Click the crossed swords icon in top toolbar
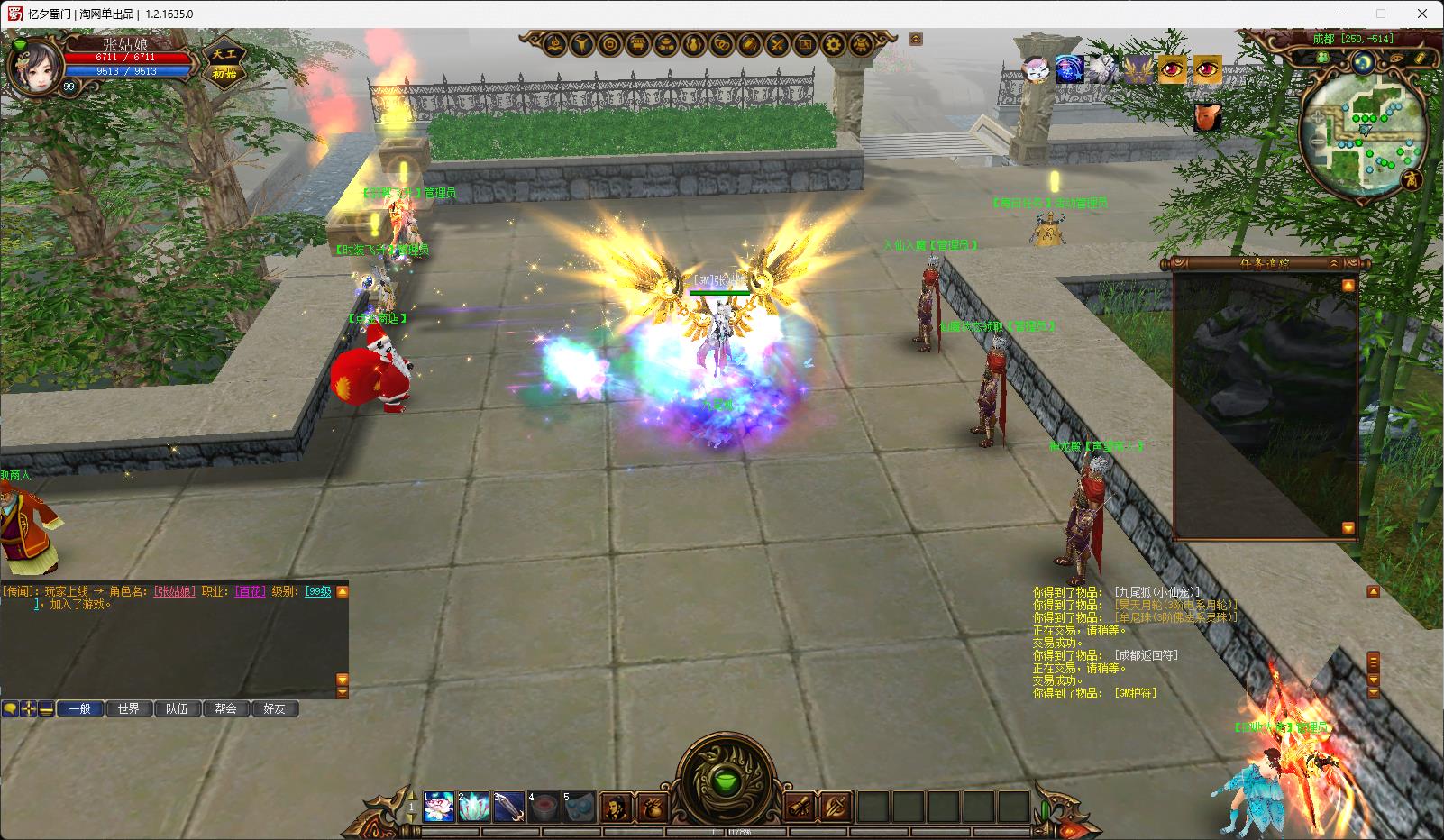The height and width of the screenshot is (840, 1444). pyautogui.click(x=778, y=43)
